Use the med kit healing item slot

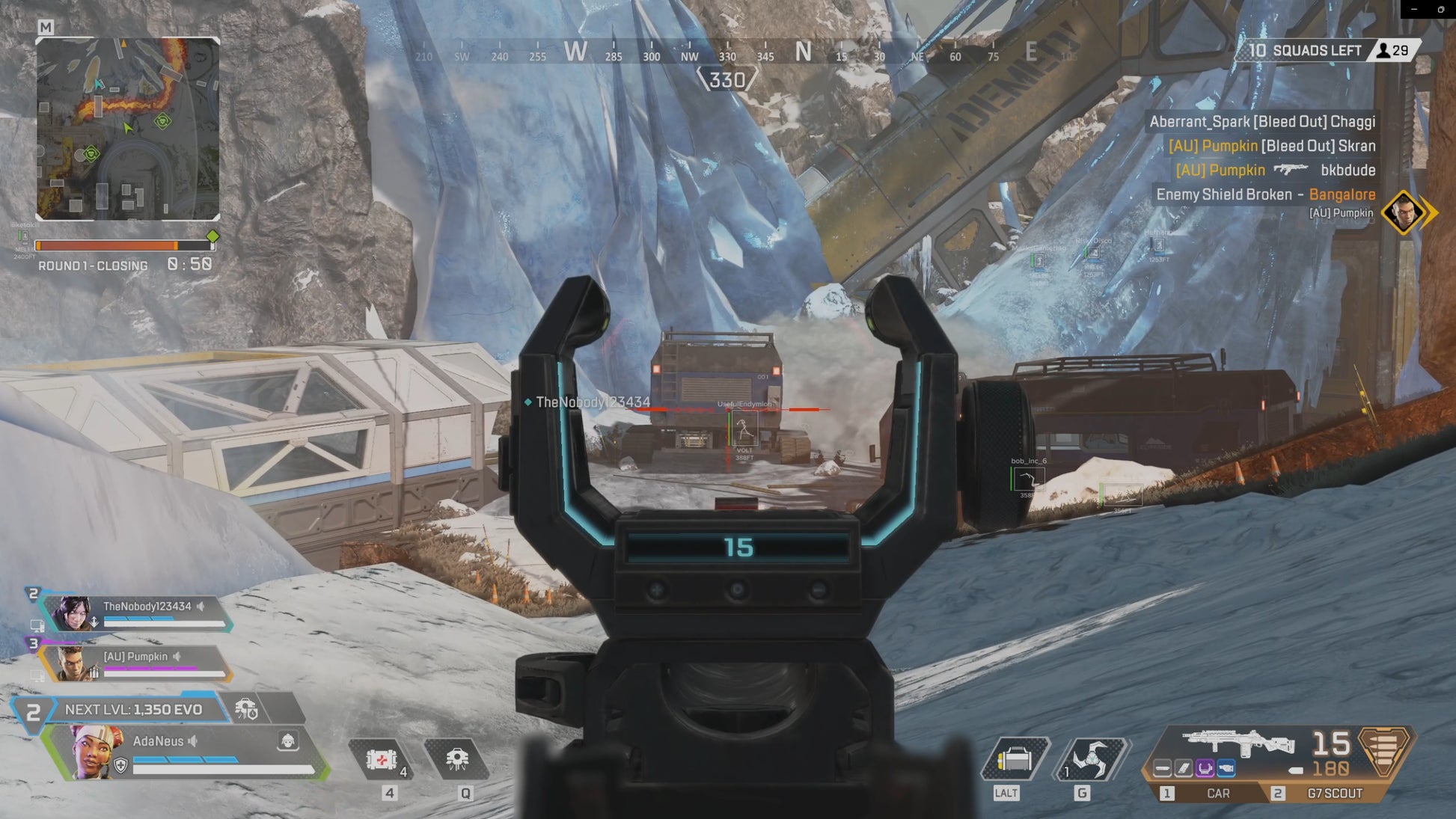382,761
